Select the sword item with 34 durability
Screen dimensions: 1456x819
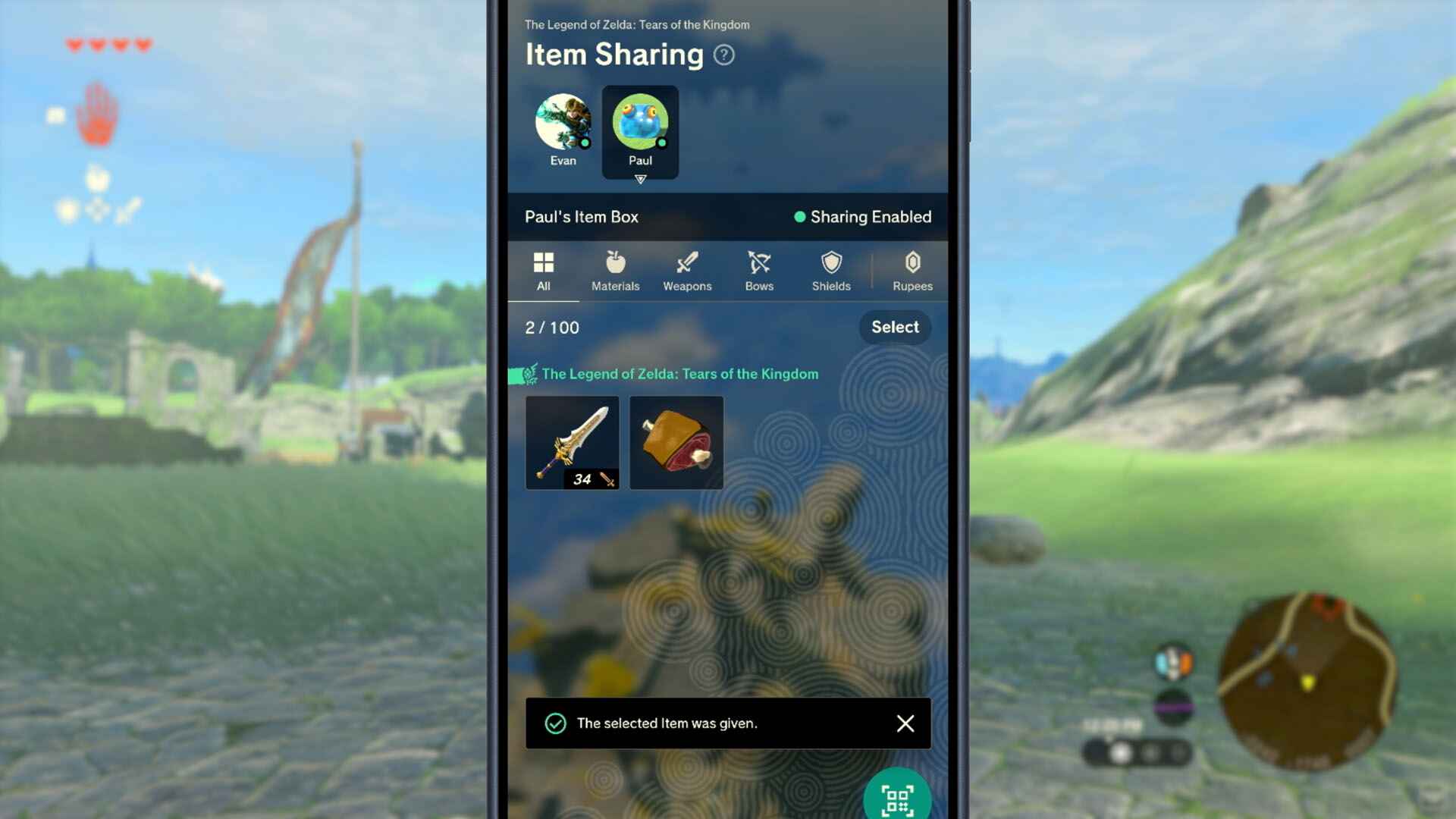(573, 443)
